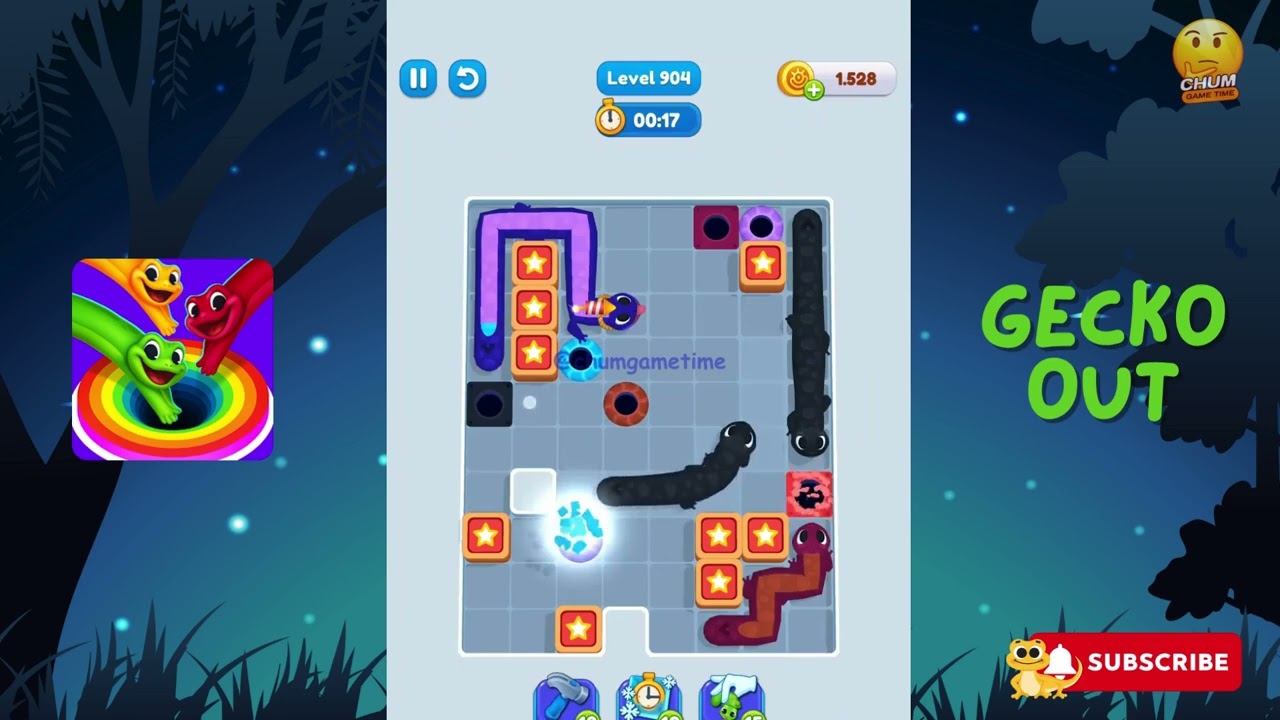Screen dimensions: 1280x720
Task: Restart Level 904
Action: [466, 78]
